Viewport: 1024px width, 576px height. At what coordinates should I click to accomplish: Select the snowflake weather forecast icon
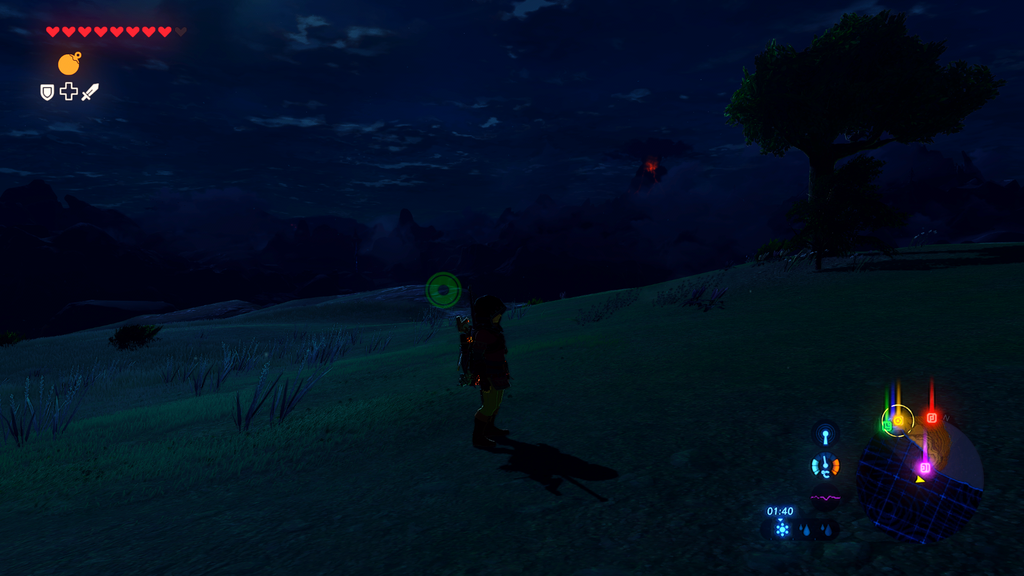tap(782, 529)
